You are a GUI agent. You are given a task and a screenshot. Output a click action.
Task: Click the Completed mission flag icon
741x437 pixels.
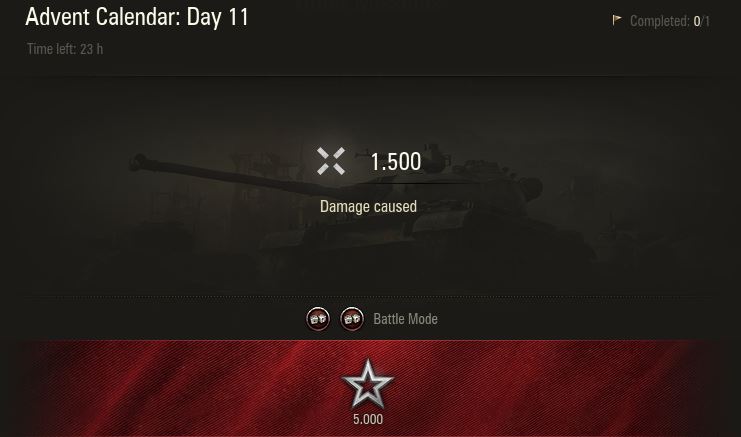(617, 20)
